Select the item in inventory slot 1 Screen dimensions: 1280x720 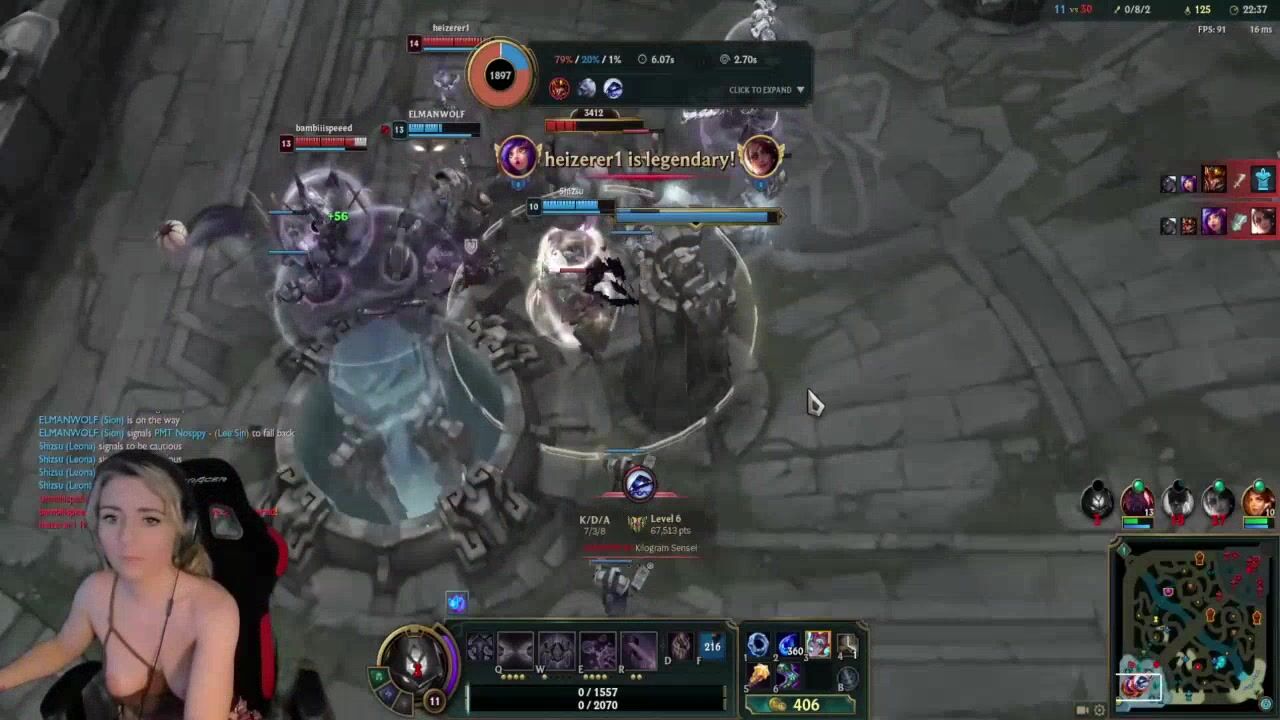(x=758, y=646)
